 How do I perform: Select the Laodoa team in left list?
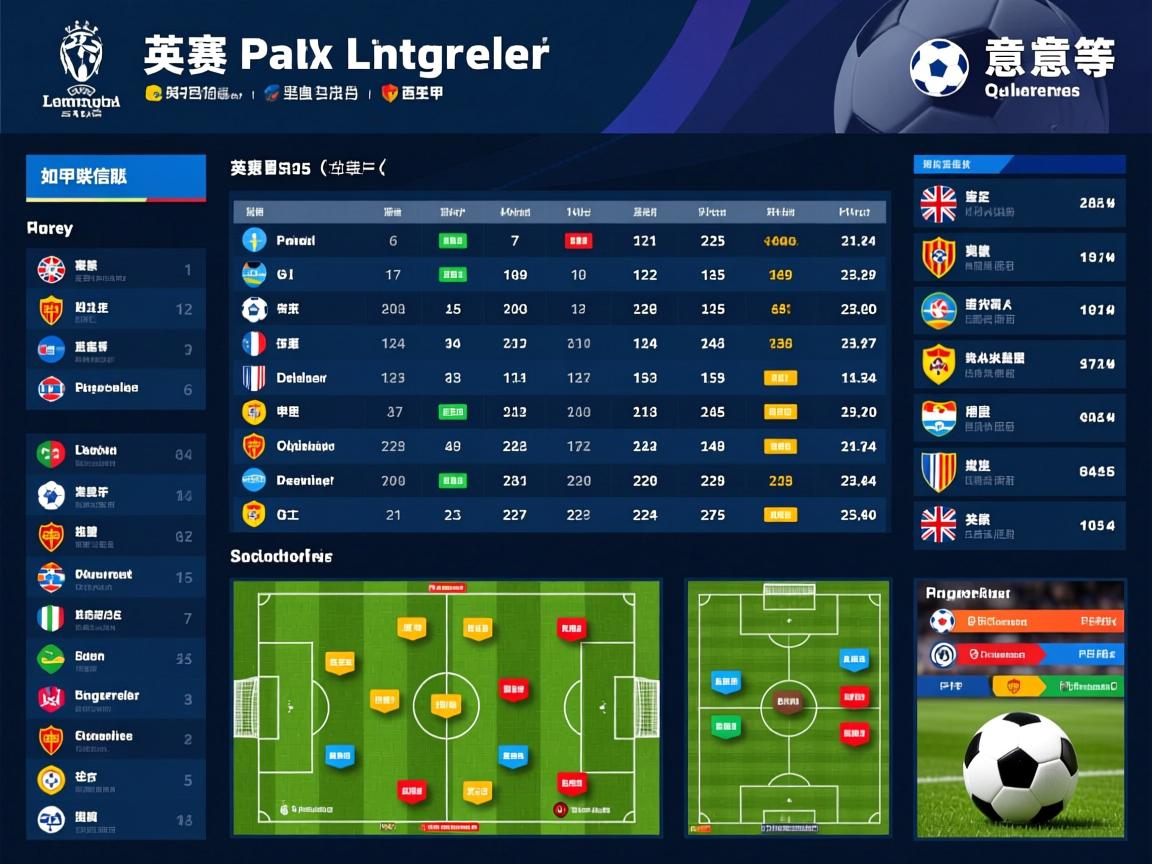tap(115, 452)
